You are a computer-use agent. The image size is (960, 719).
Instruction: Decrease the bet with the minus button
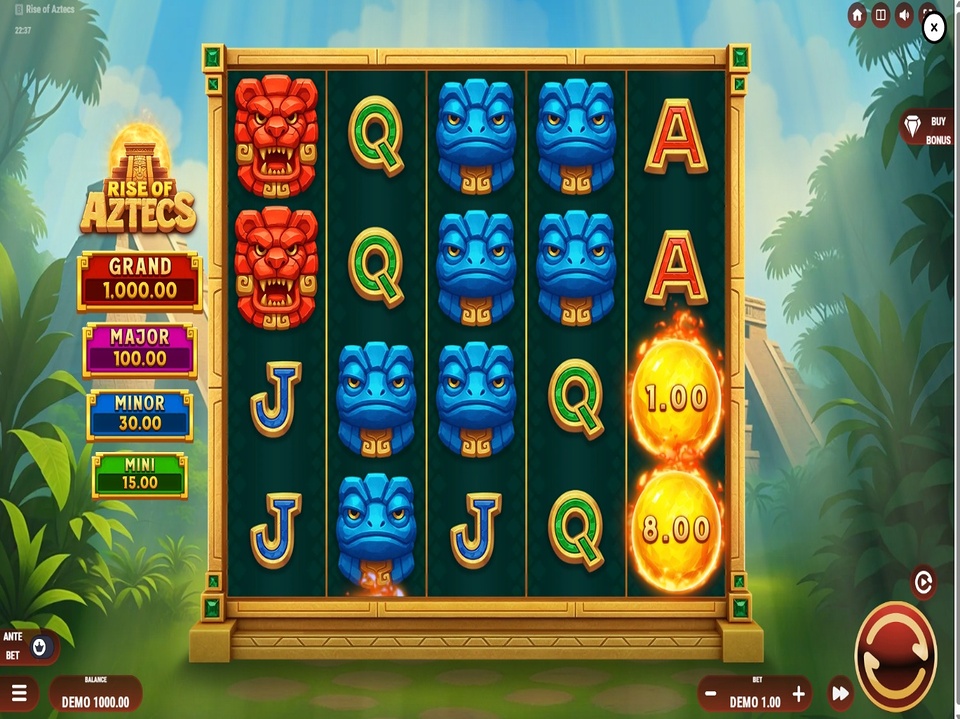click(711, 693)
